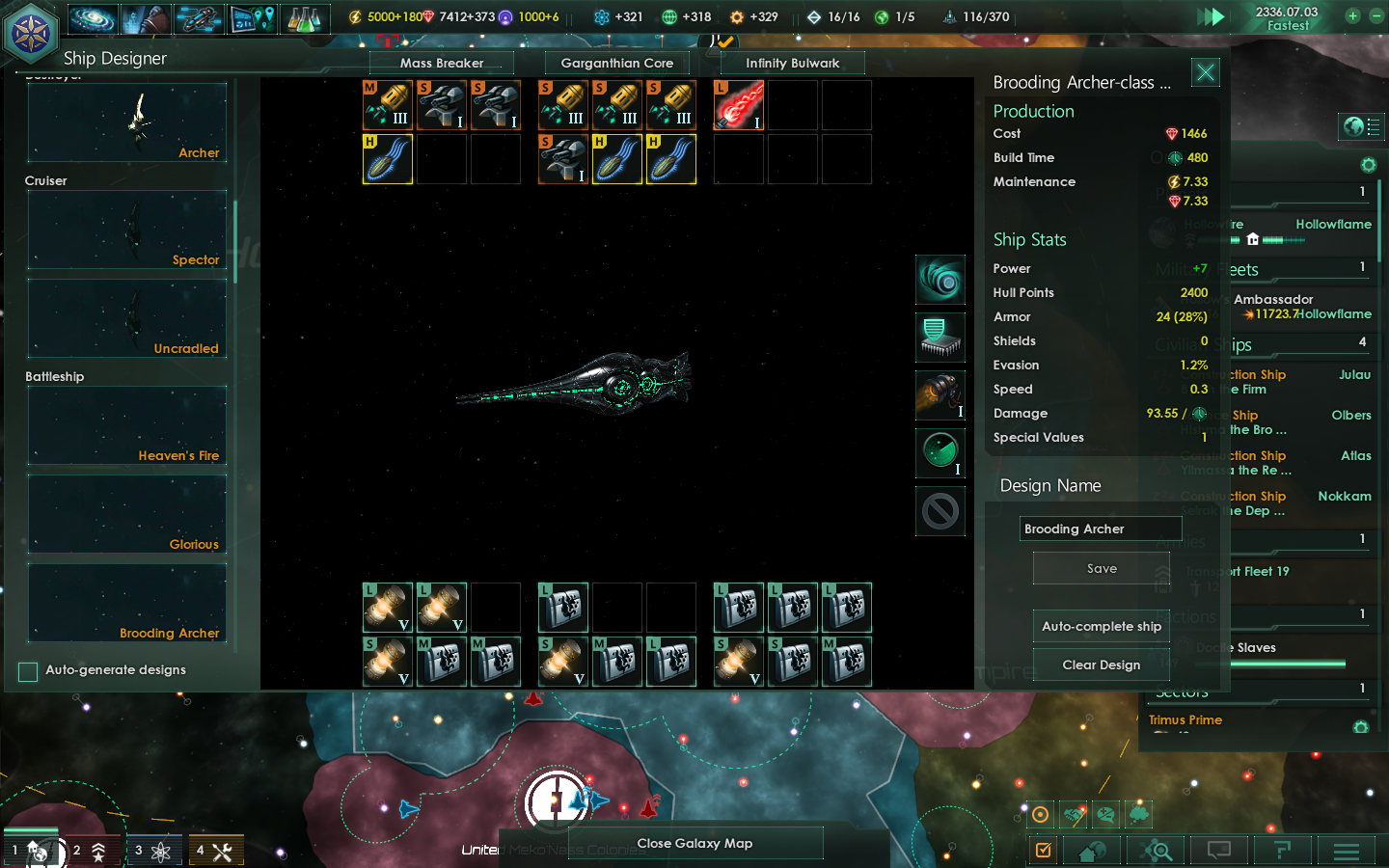The image size is (1389, 868).
Task: Change the Mass Breaker bow section
Action: coord(442,64)
